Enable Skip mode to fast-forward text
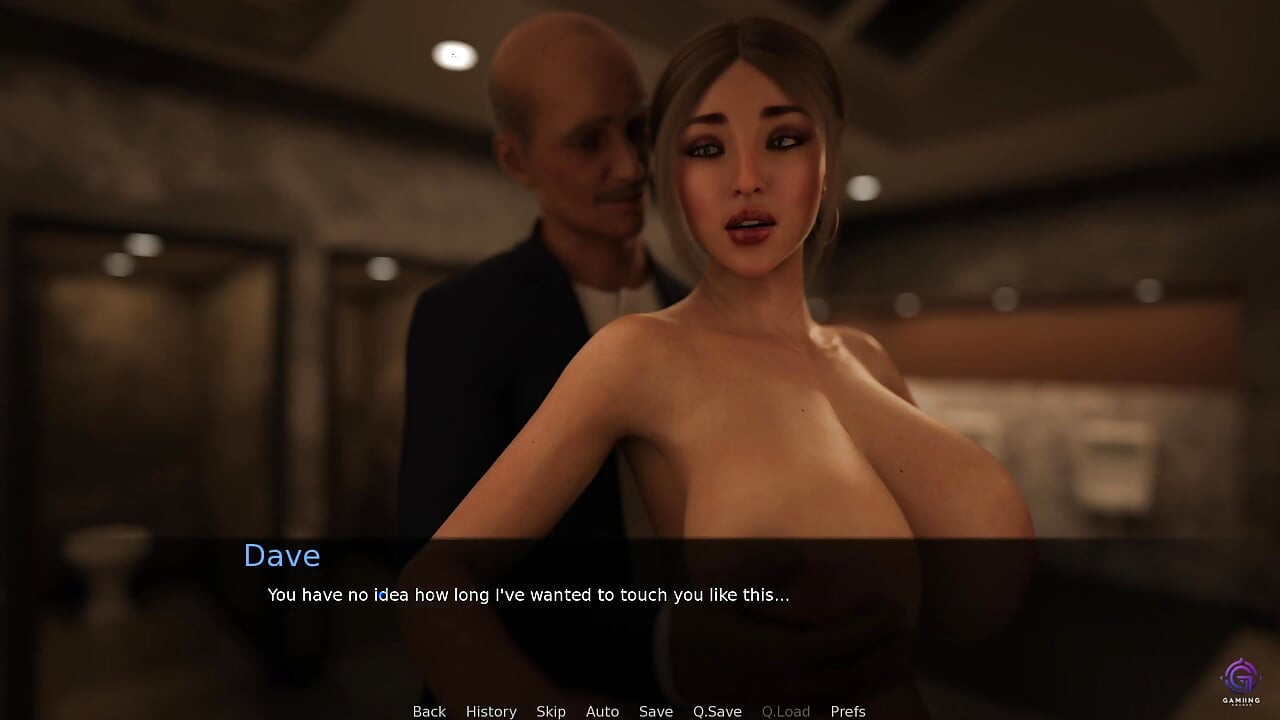This screenshot has width=1280, height=720. click(x=551, y=711)
